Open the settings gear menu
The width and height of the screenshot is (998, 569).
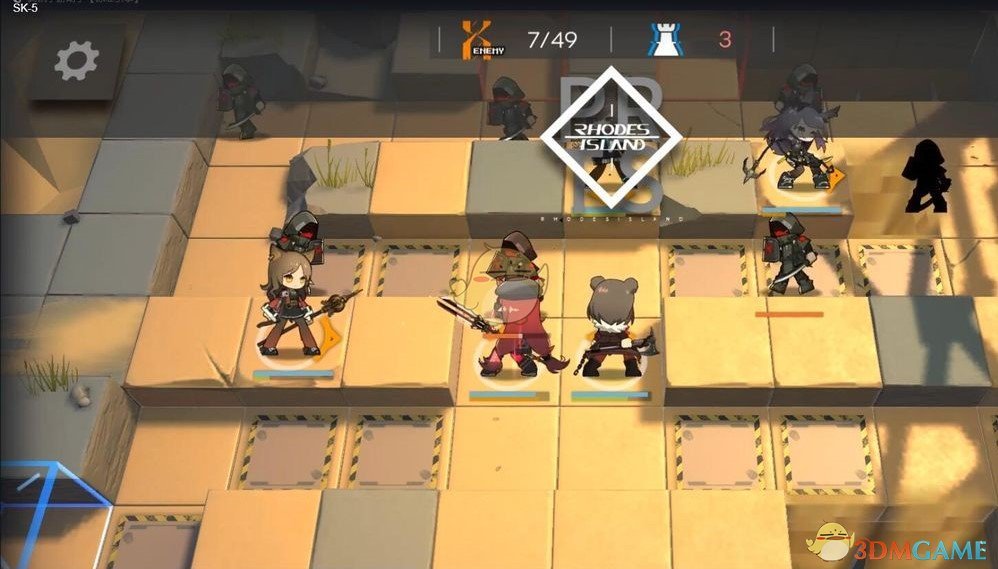coord(76,62)
